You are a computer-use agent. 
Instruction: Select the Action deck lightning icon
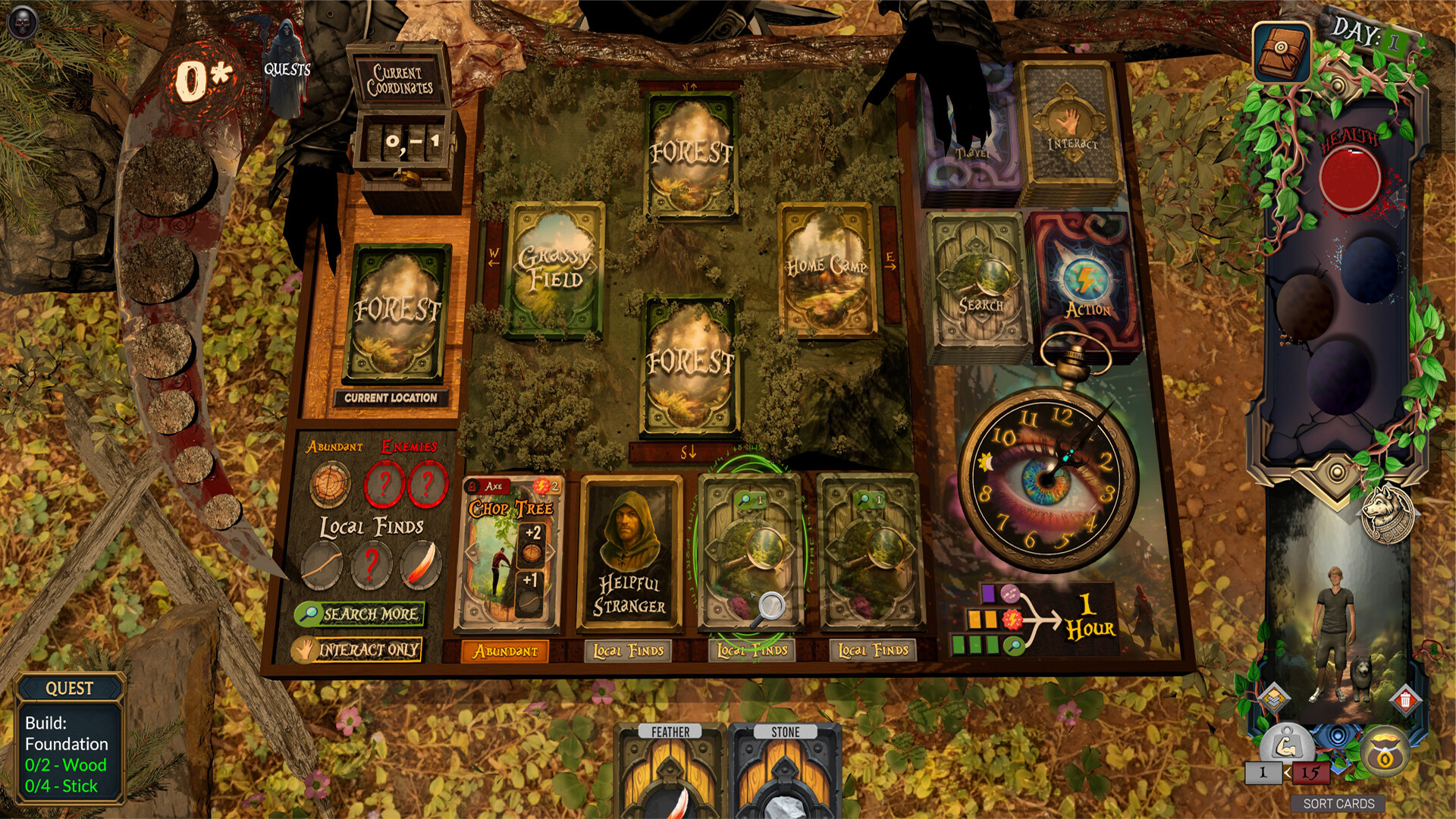[1086, 279]
